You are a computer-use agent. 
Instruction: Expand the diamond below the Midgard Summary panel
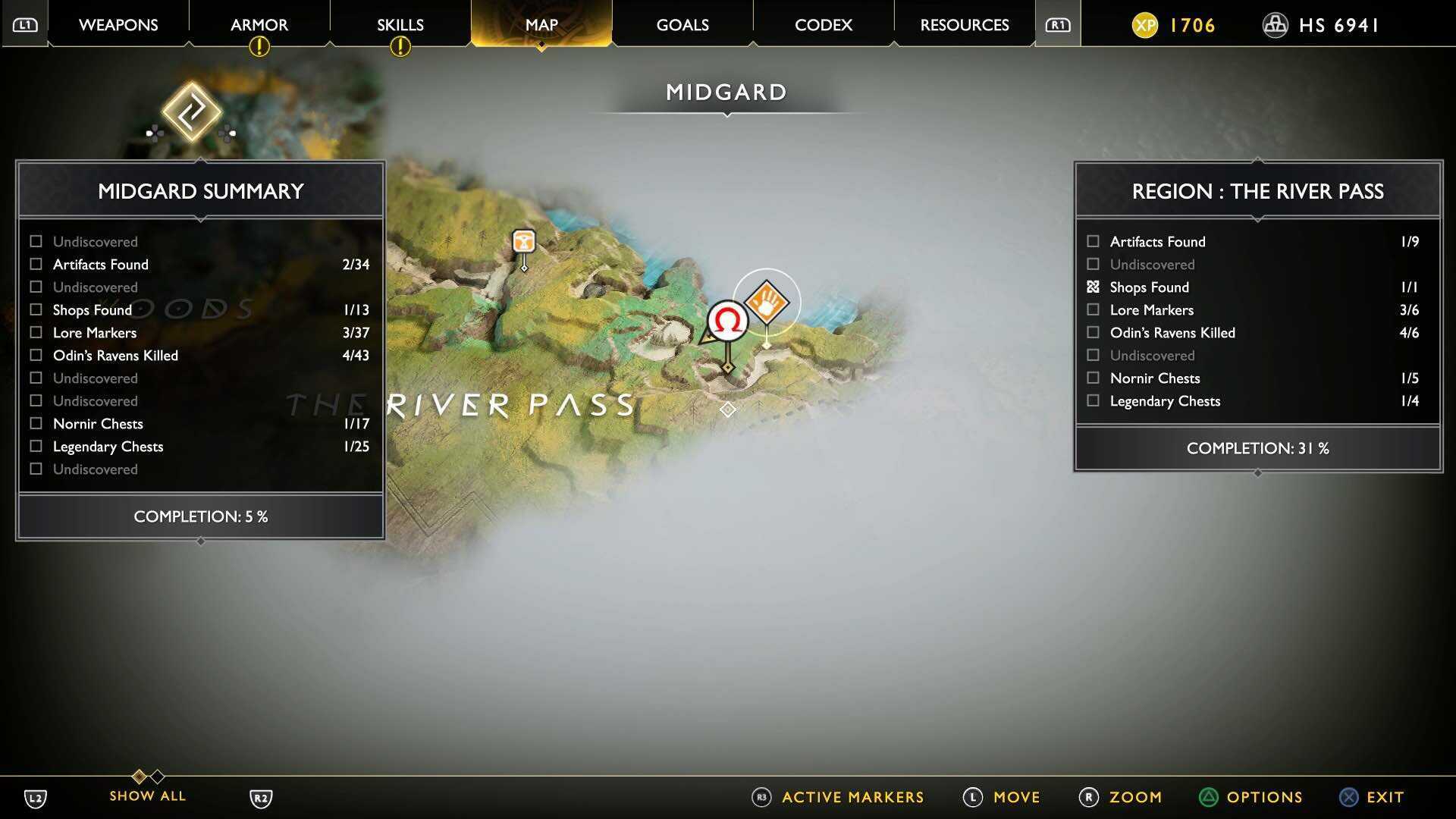pos(200,541)
